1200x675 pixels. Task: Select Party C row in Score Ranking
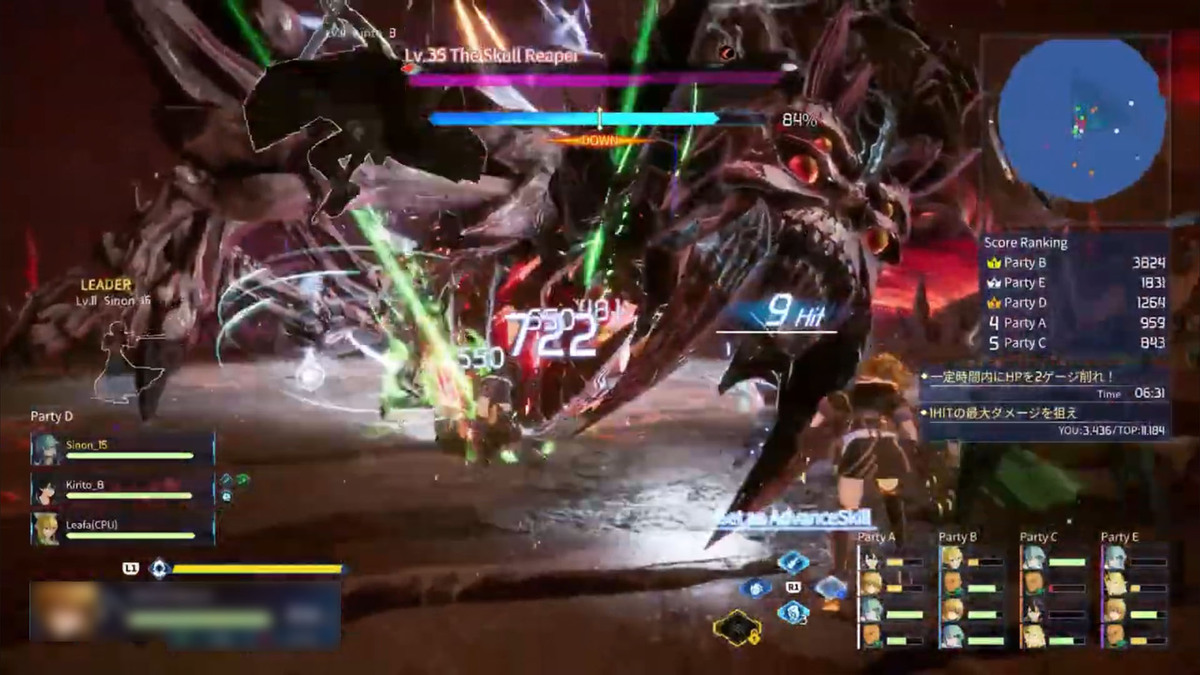[1075, 343]
